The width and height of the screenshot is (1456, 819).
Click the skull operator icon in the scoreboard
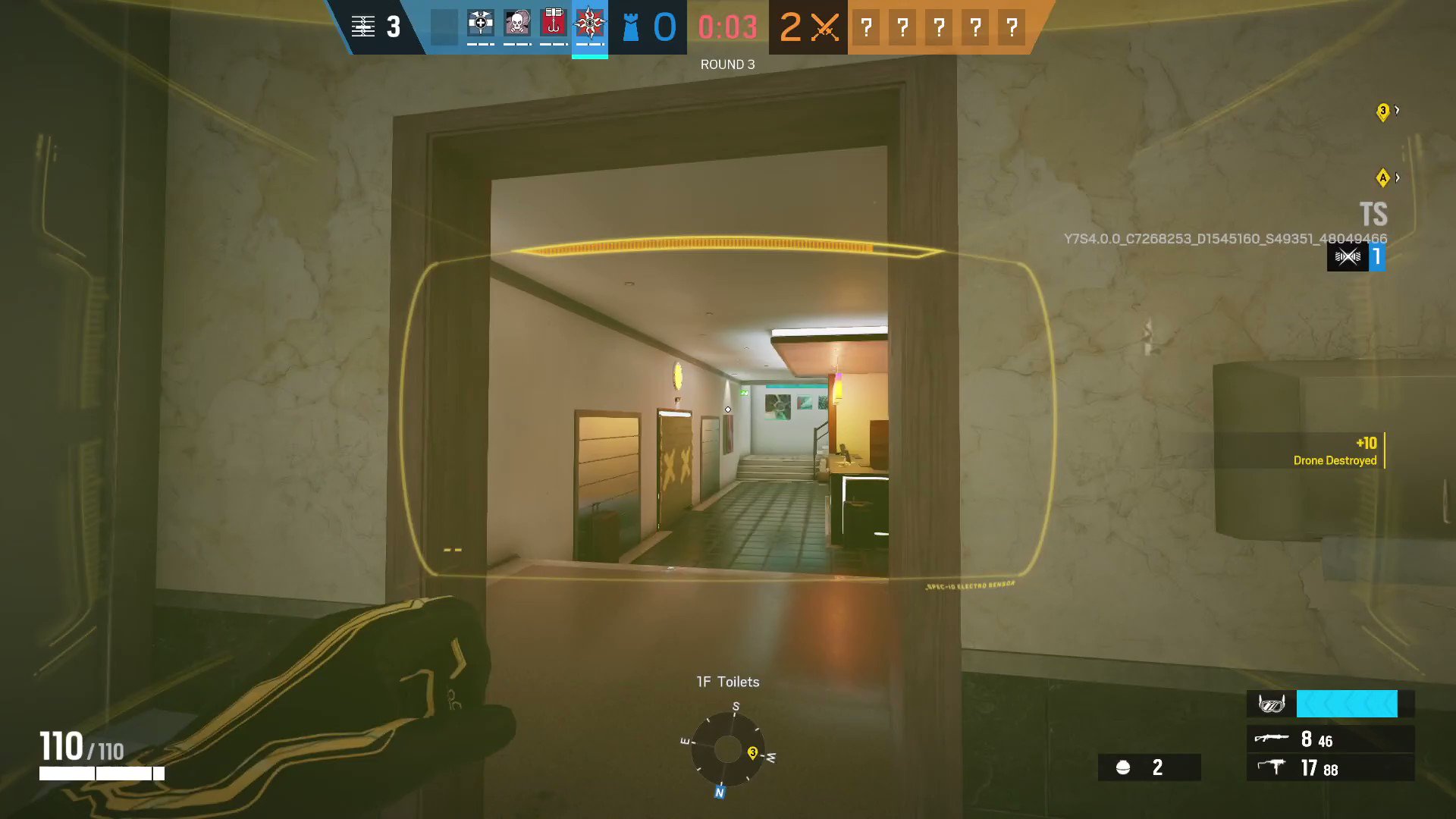coord(517,25)
